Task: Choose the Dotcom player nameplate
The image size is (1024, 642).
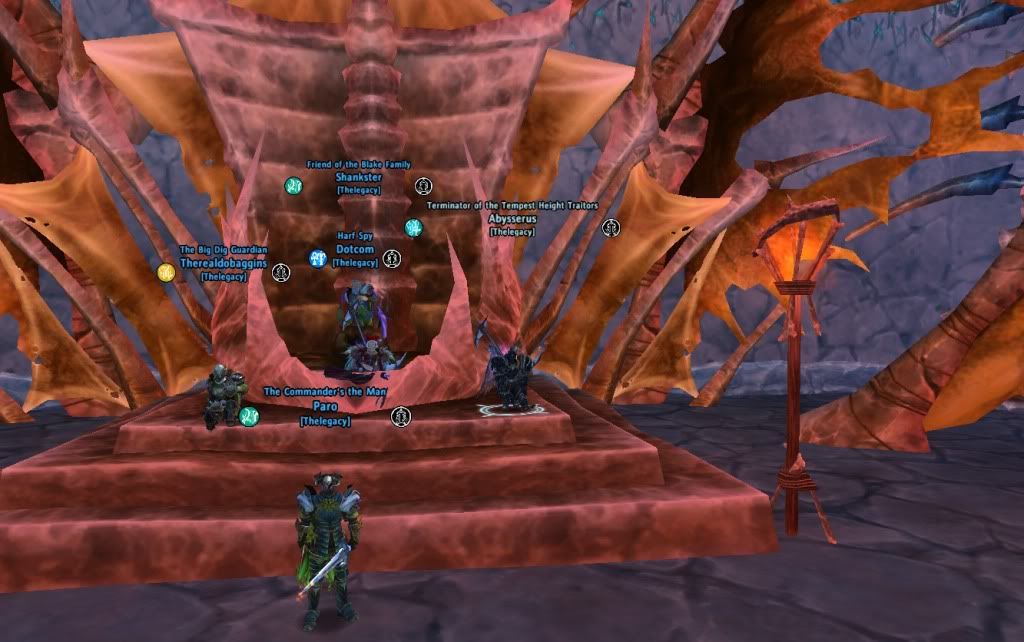Action: pyautogui.click(x=354, y=250)
